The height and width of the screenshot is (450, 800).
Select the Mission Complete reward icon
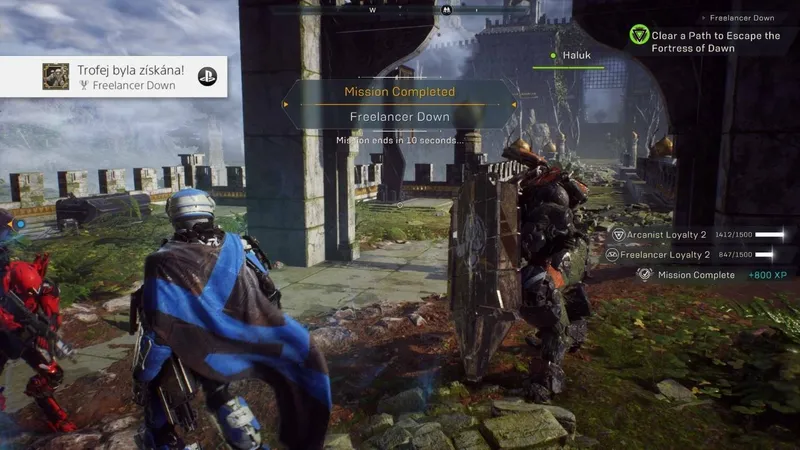pyautogui.click(x=645, y=275)
